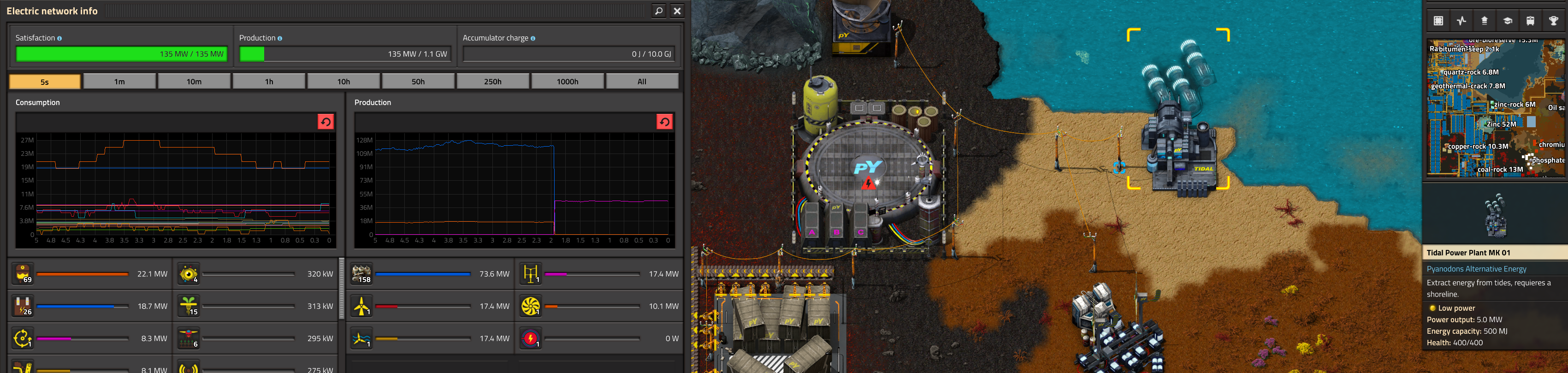Show the All time range

point(642,82)
